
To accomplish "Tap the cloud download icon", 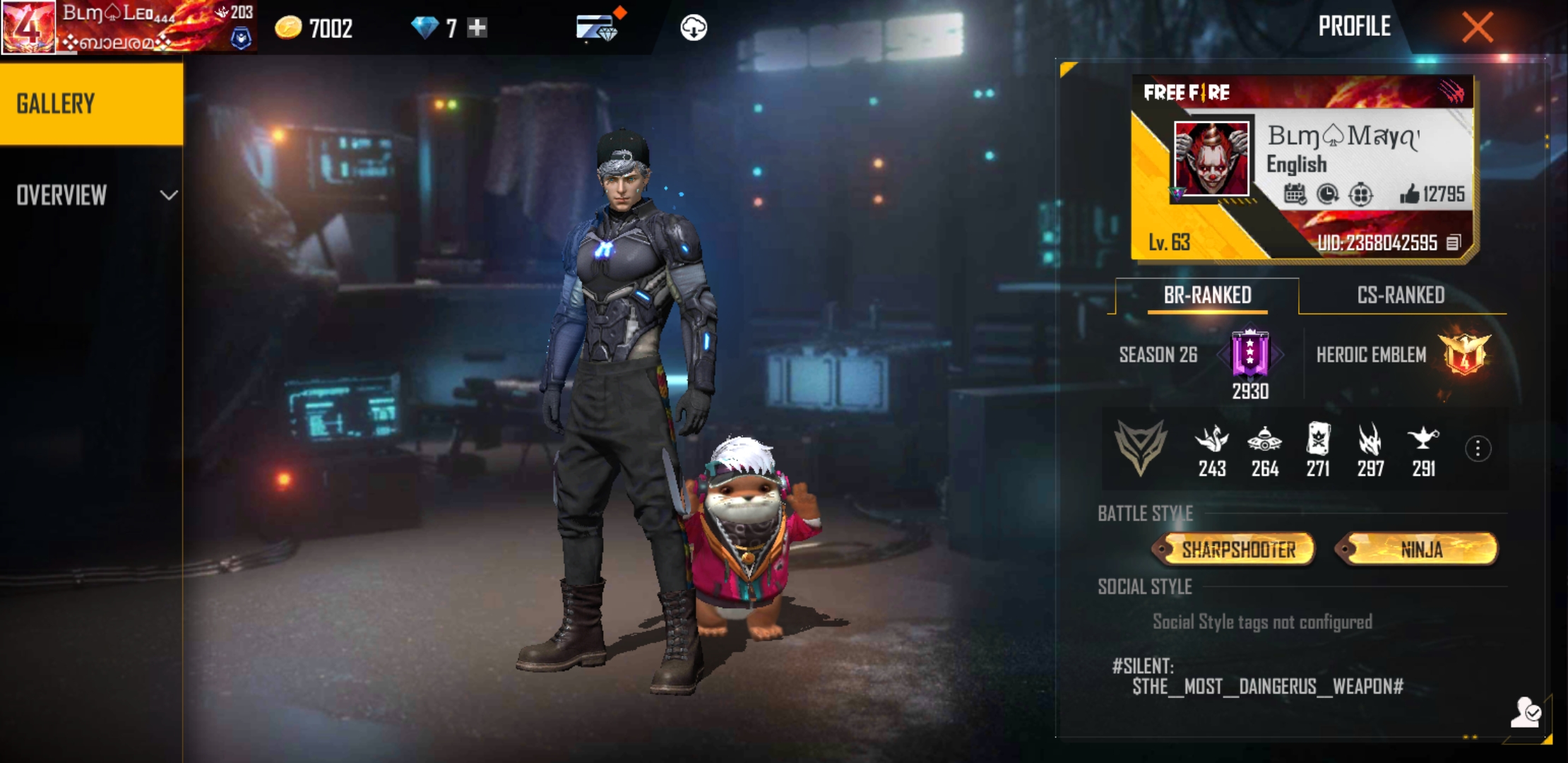I will (694, 28).
